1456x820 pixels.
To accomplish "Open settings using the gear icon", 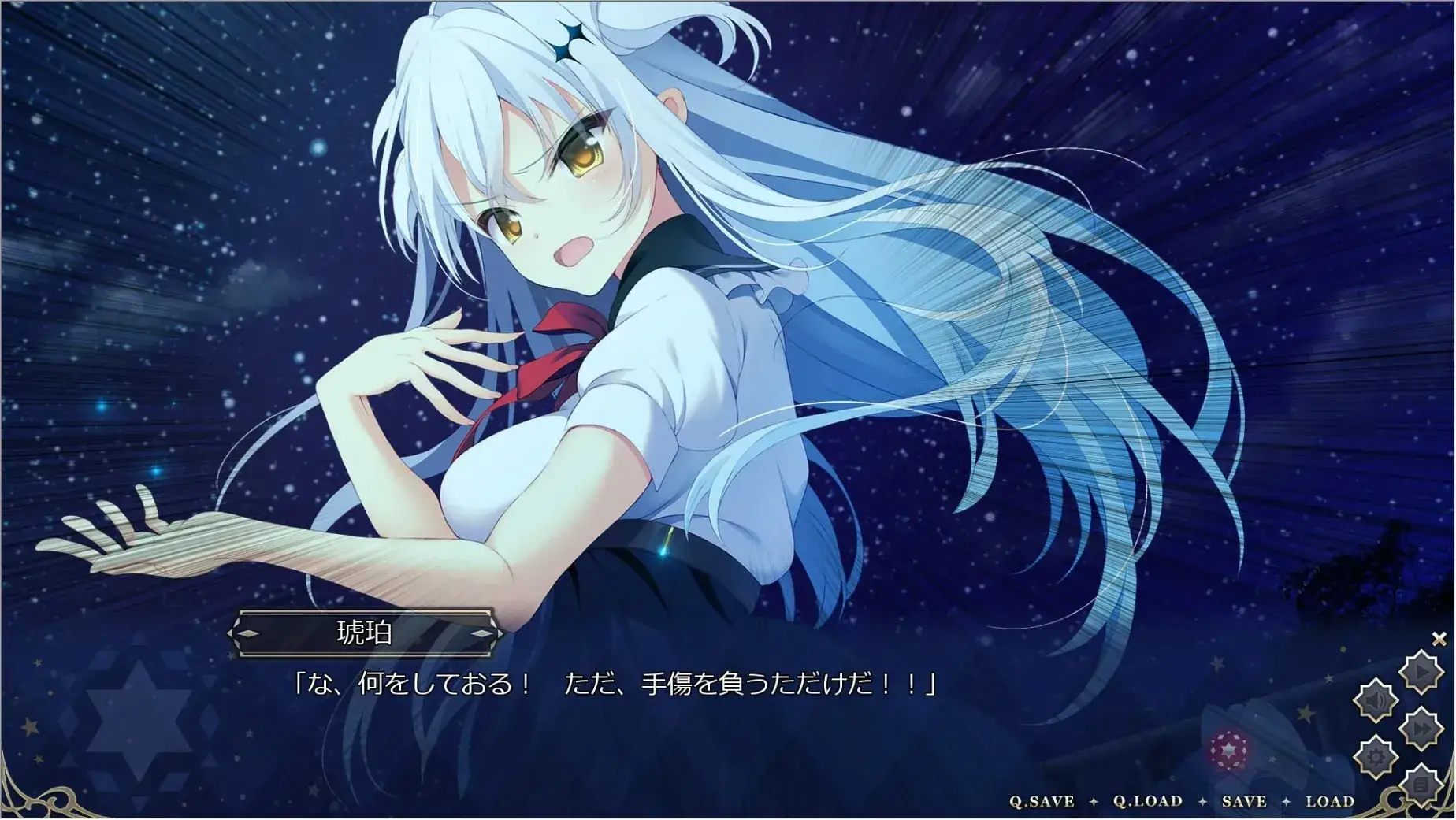I will tap(1375, 755).
